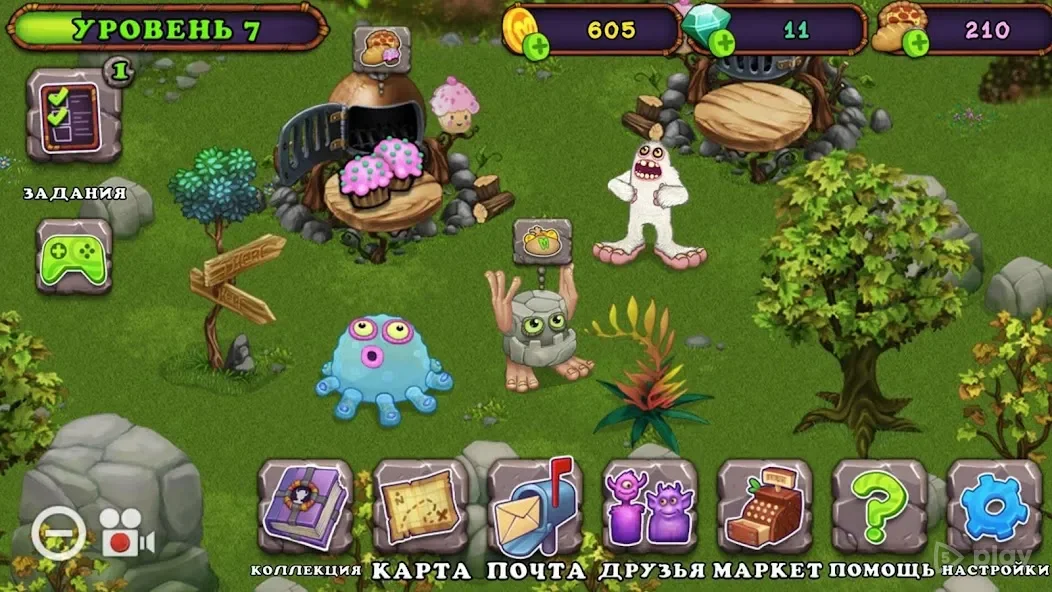Screen dimensions: 1052x592
Task: Start recording with the camera icon
Action: [x=127, y=534]
